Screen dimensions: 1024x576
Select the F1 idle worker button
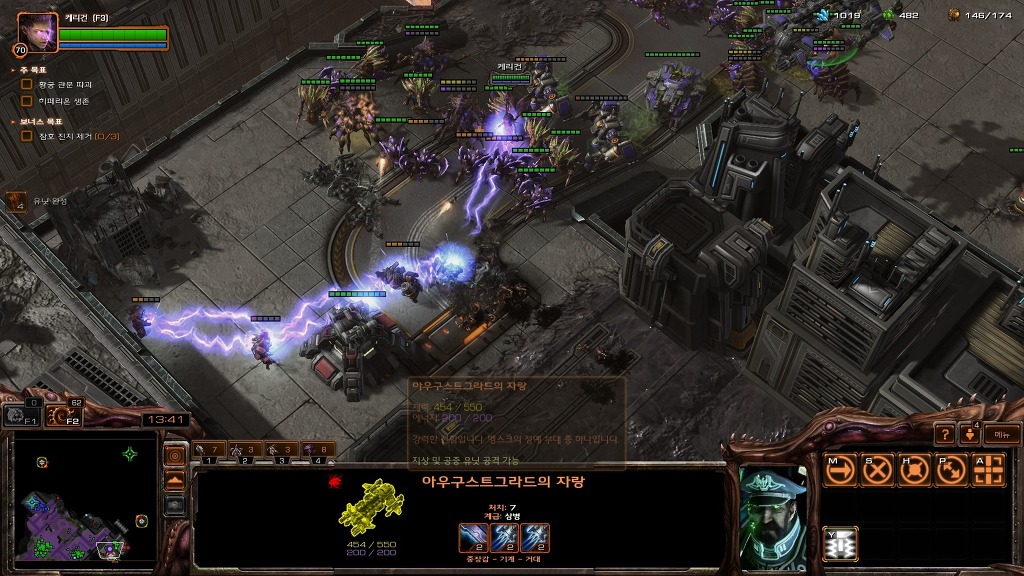pos(17,415)
